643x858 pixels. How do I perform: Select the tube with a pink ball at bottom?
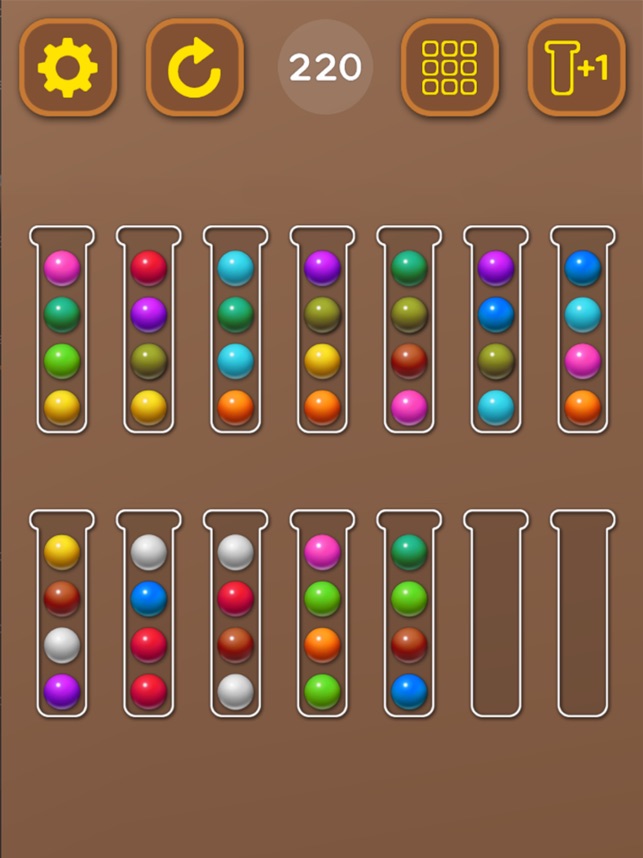coord(409,330)
